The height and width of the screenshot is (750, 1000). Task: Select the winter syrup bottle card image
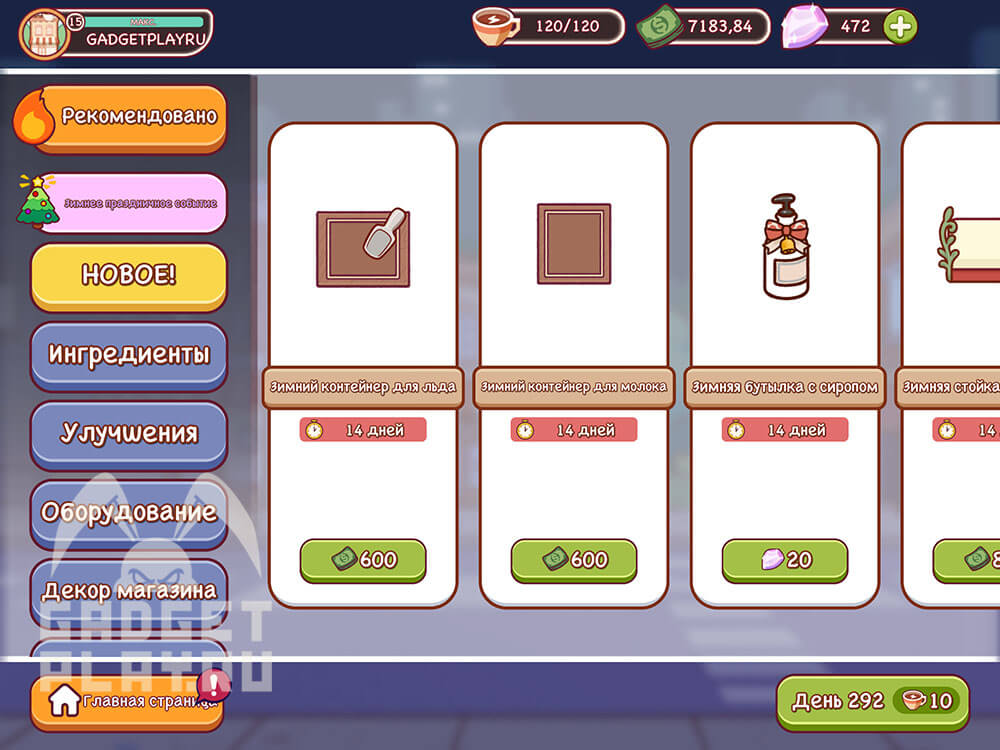click(785, 247)
